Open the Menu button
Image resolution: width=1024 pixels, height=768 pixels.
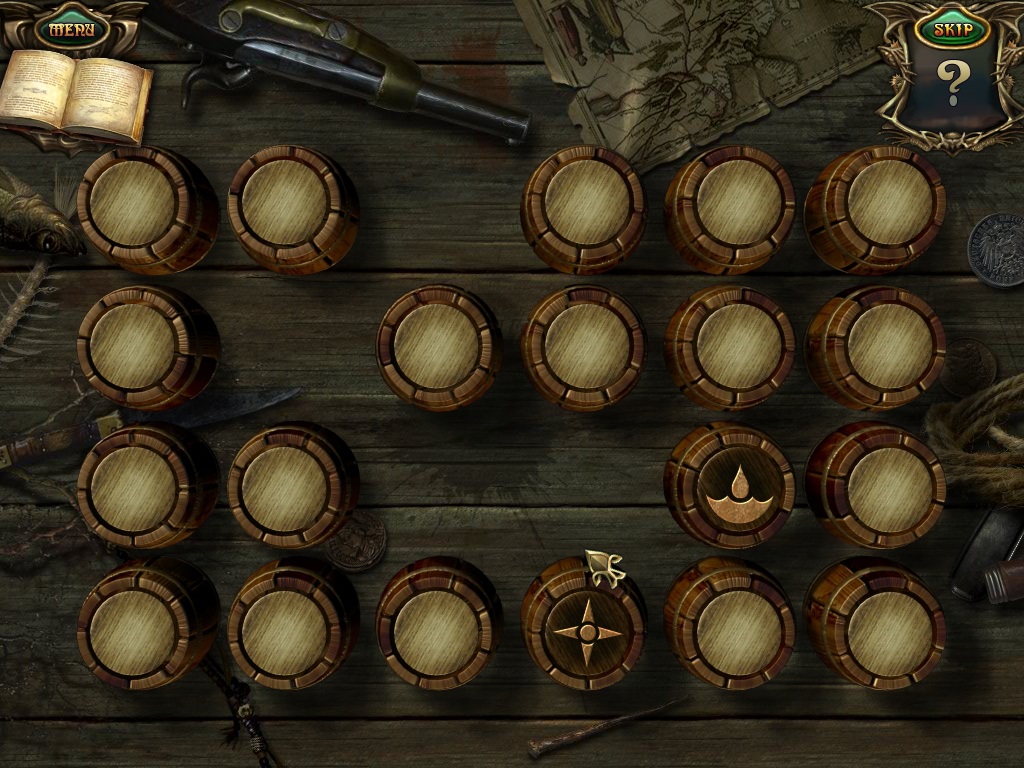(71, 28)
